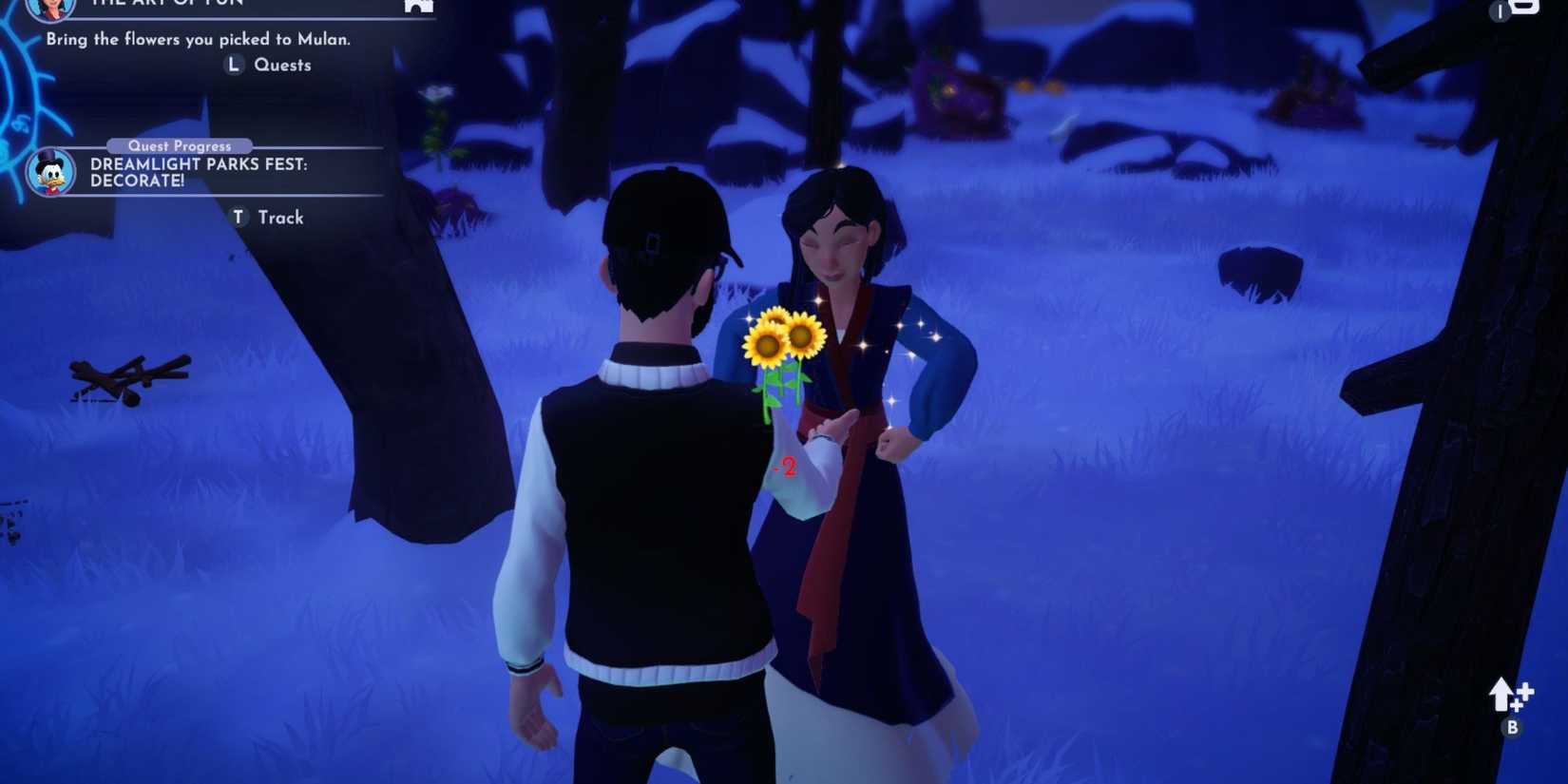This screenshot has width=1568, height=784.
Task: Click the red -2 sunflower counter
Action: pyautogui.click(x=787, y=467)
